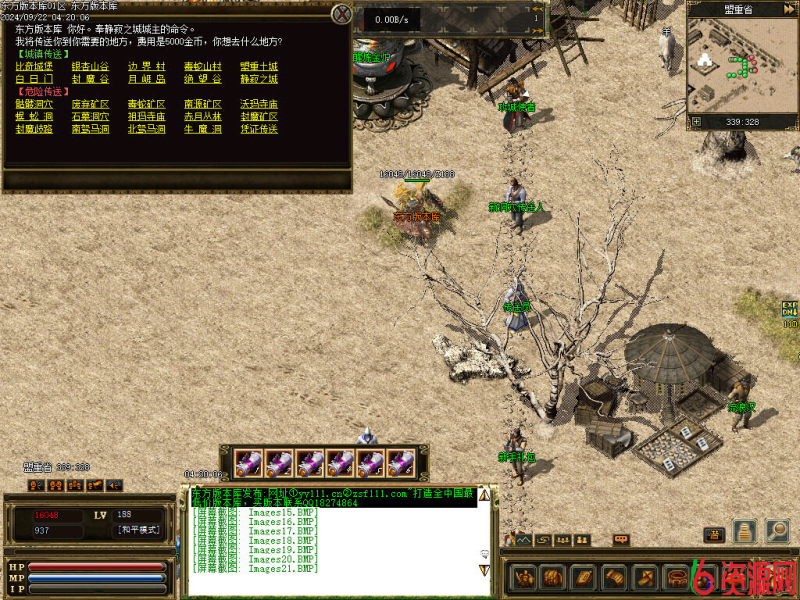Travel to 赤月丛林
Viewport: 800px width, 600px height.
(203, 116)
